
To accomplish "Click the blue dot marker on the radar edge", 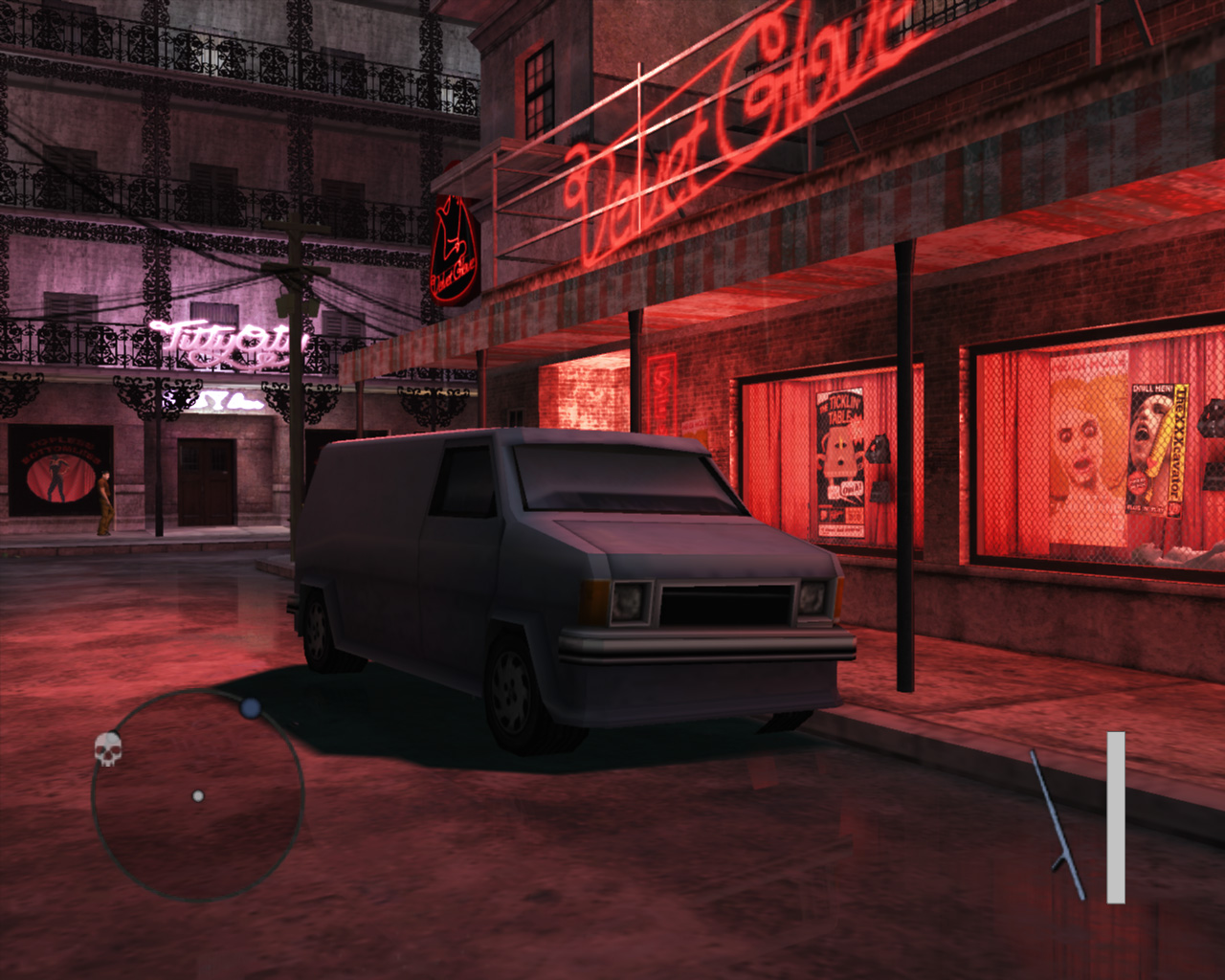I will [x=251, y=708].
